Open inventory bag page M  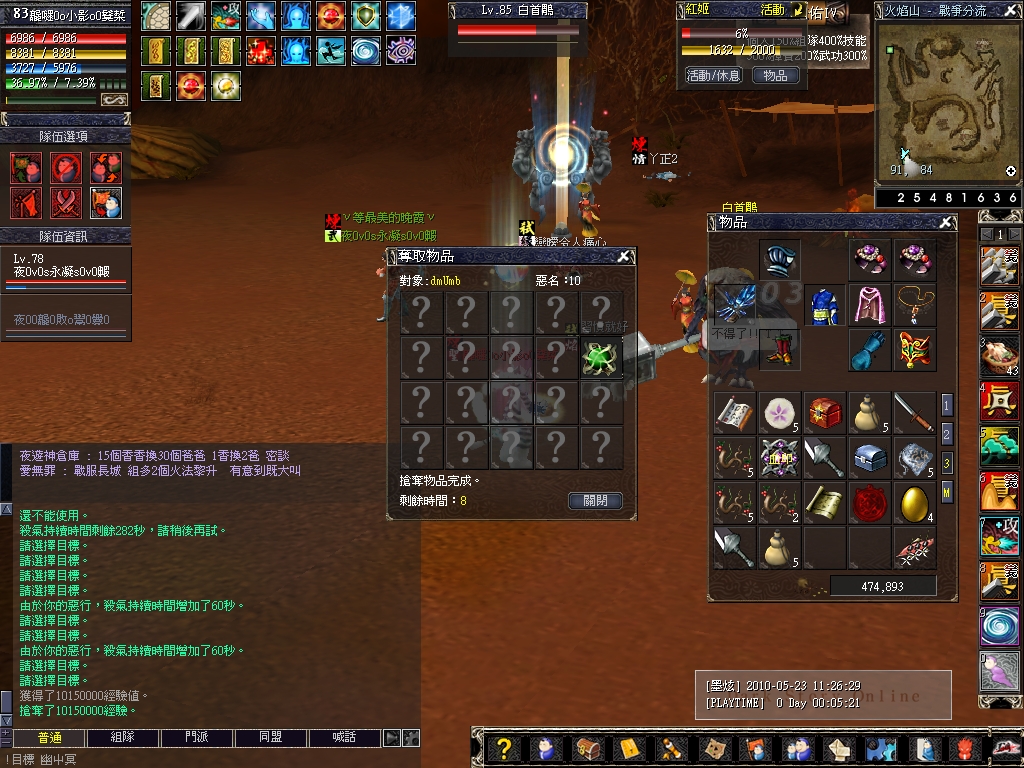click(947, 492)
